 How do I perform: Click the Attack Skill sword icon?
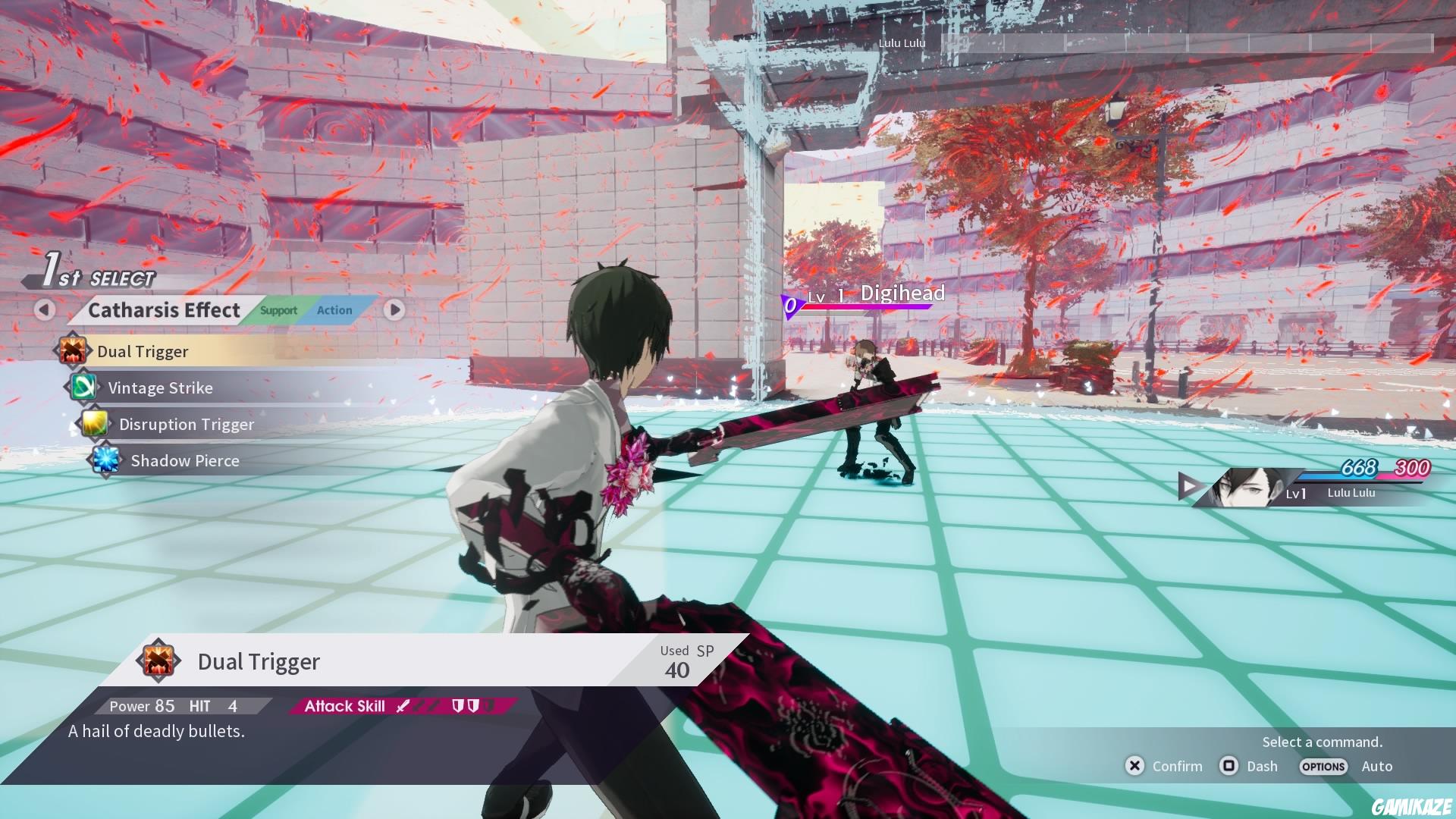tap(403, 705)
